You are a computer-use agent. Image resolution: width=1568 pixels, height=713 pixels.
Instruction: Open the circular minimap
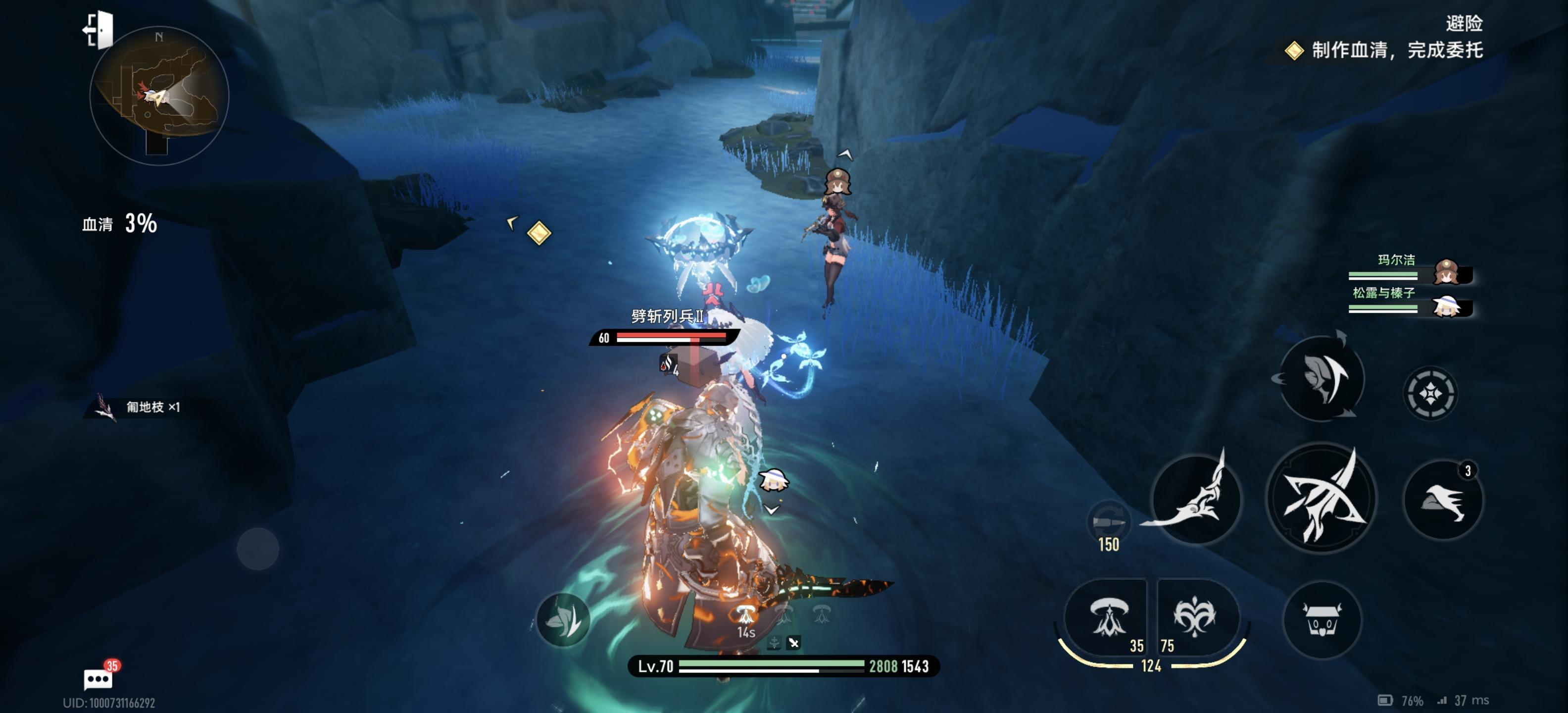159,96
